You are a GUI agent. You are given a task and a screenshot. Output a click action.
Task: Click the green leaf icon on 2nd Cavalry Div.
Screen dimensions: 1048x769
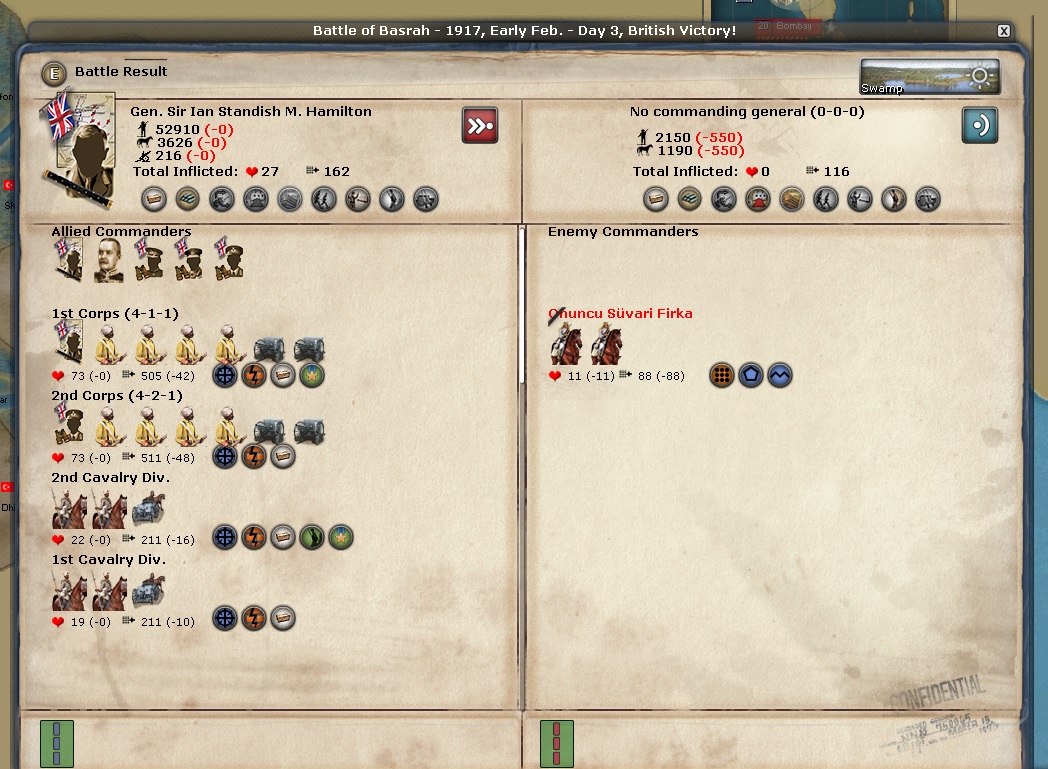click(x=312, y=538)
